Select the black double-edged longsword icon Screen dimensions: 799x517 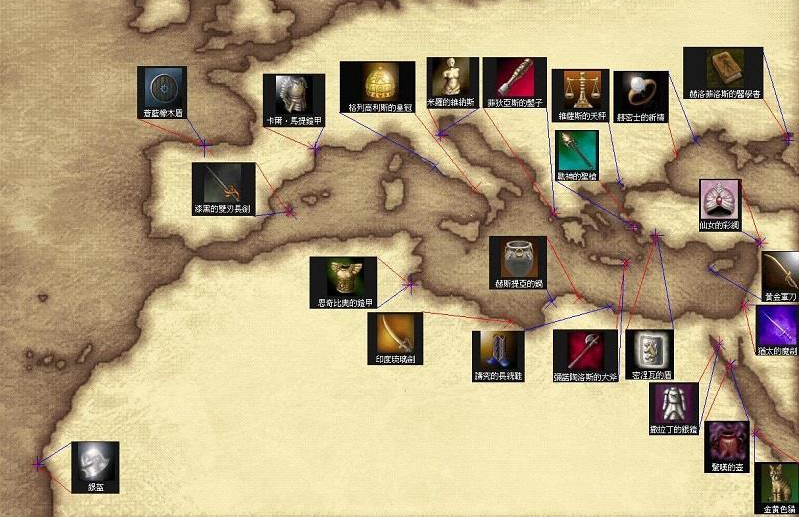[x=224, y=182]
